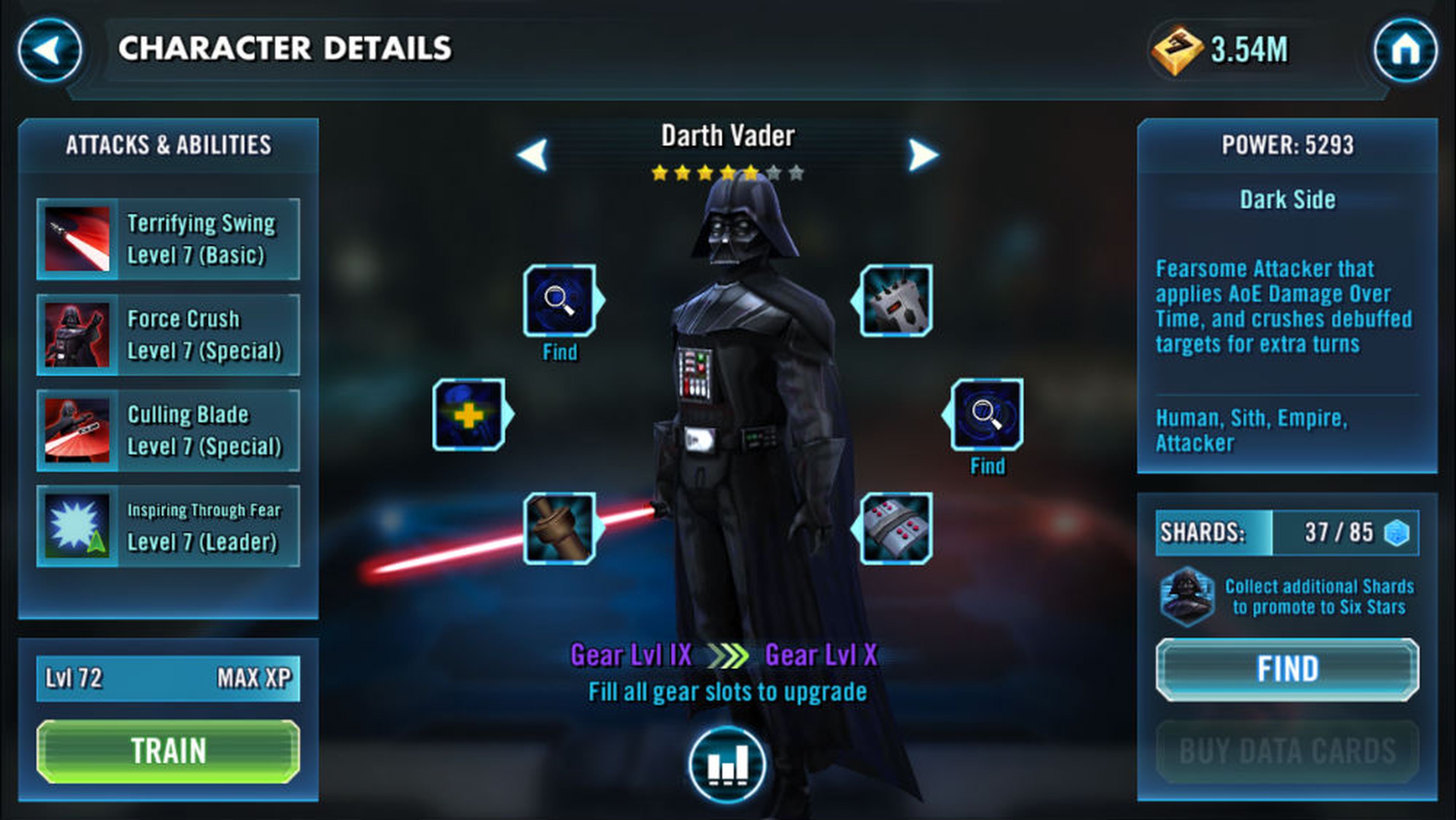Select the brown lightsaber hilt gear slot
This screenshot has height=820, width=1456.
point(560,528)
